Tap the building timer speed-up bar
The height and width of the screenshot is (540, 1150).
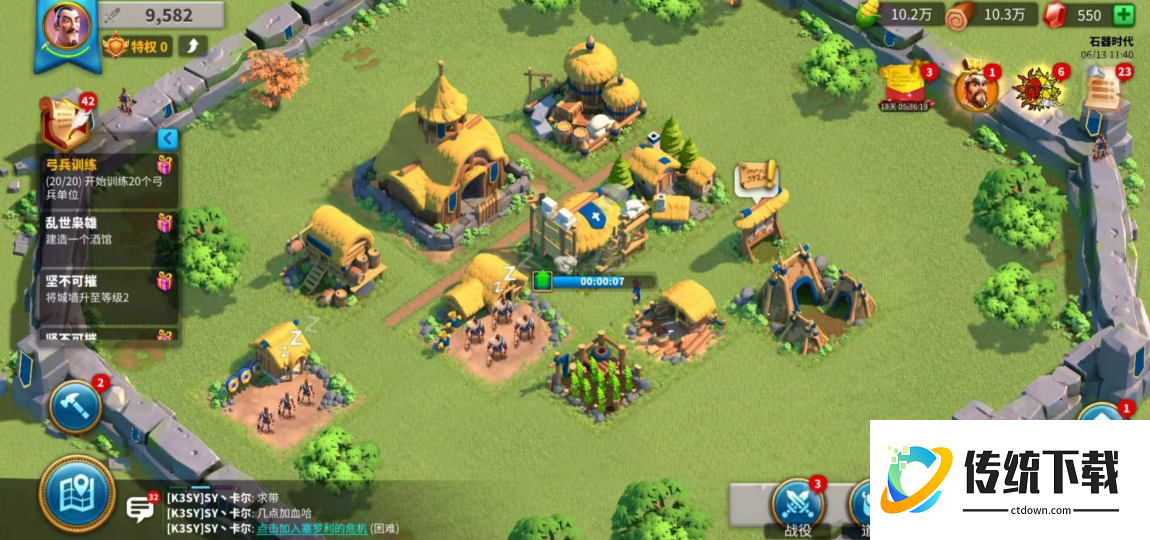coord(596,282)
